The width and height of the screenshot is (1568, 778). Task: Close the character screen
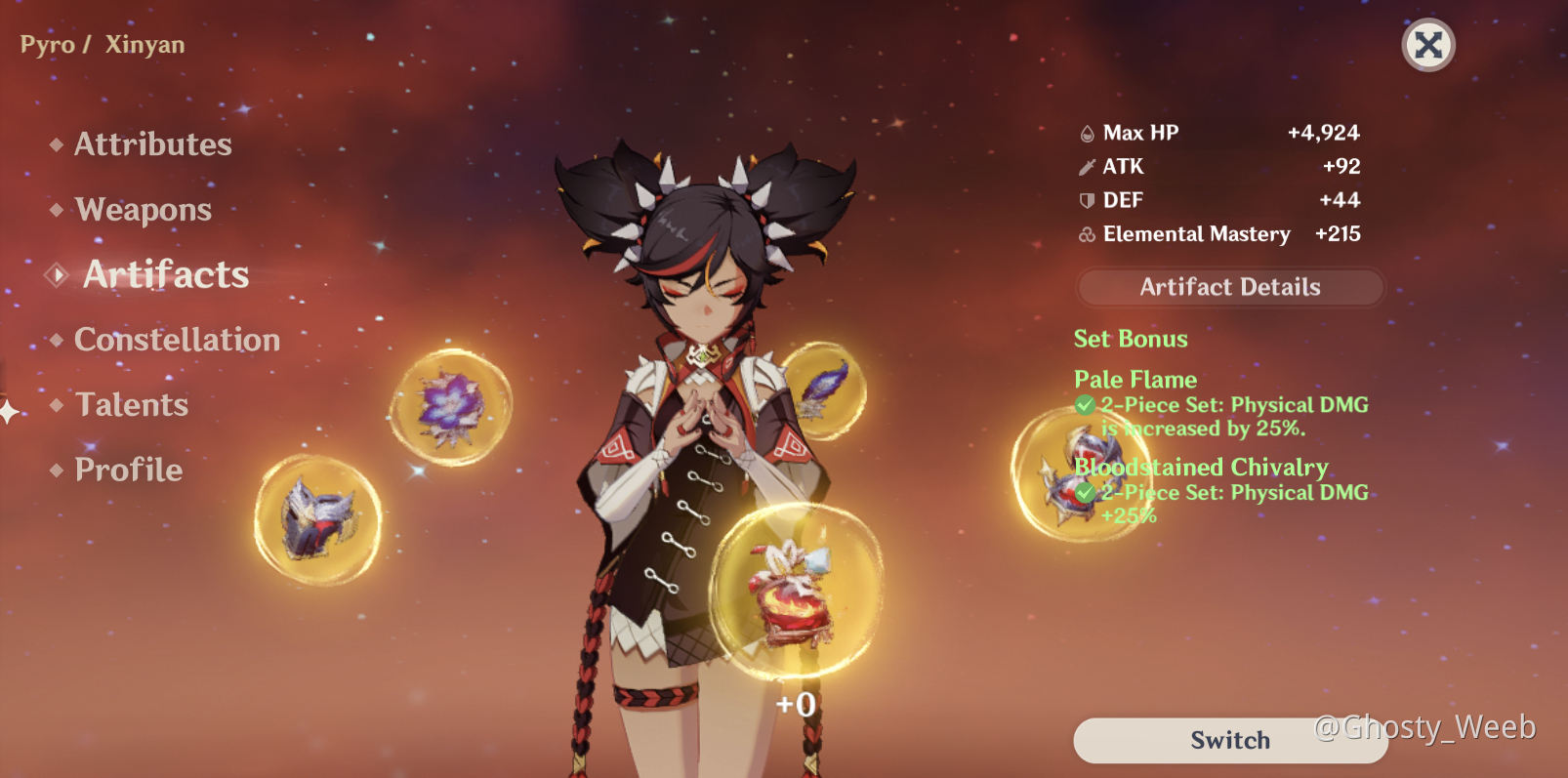pos(1427,45)
